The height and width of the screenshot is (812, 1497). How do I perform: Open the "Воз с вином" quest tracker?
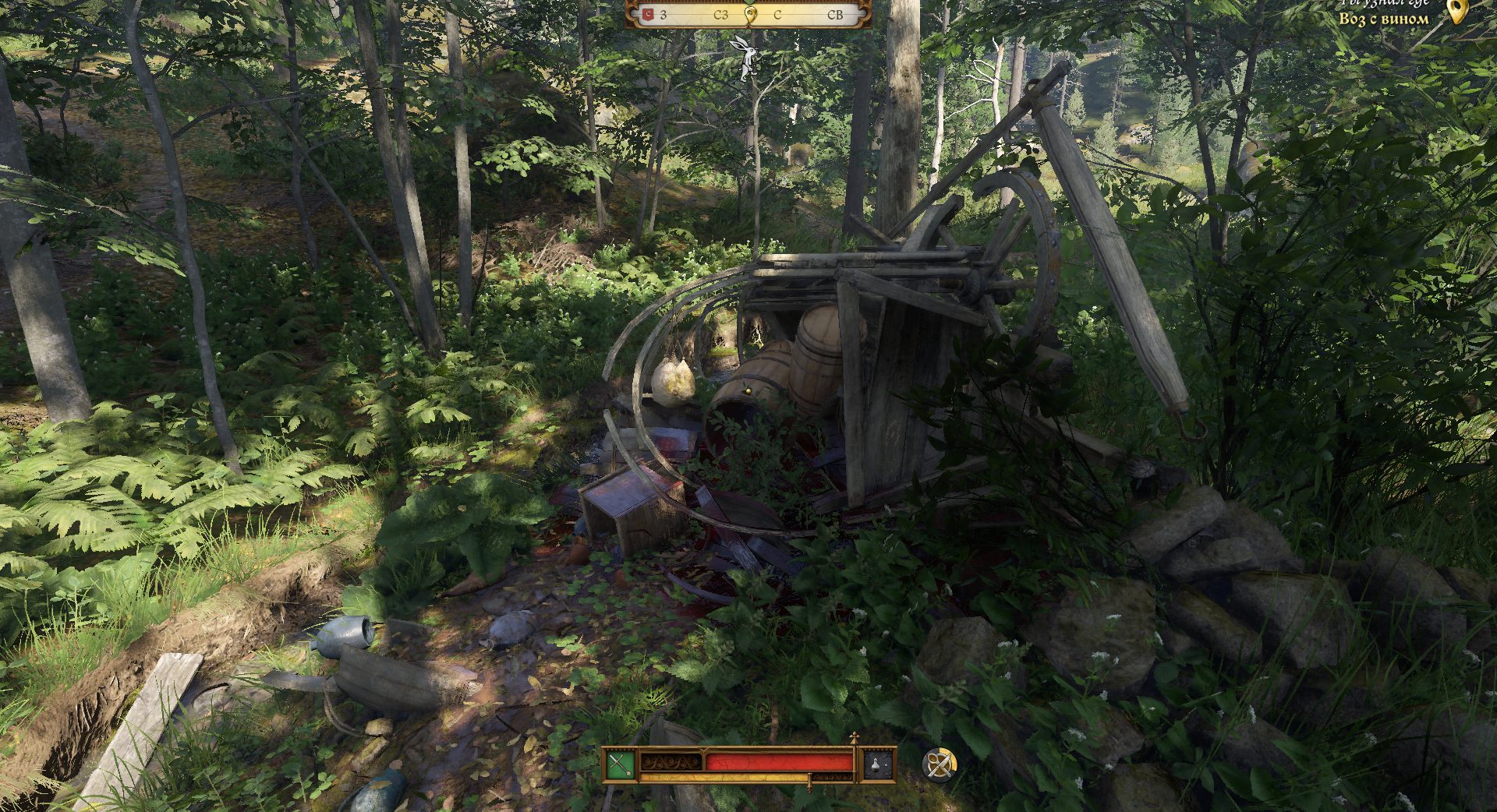point(1383,17)
